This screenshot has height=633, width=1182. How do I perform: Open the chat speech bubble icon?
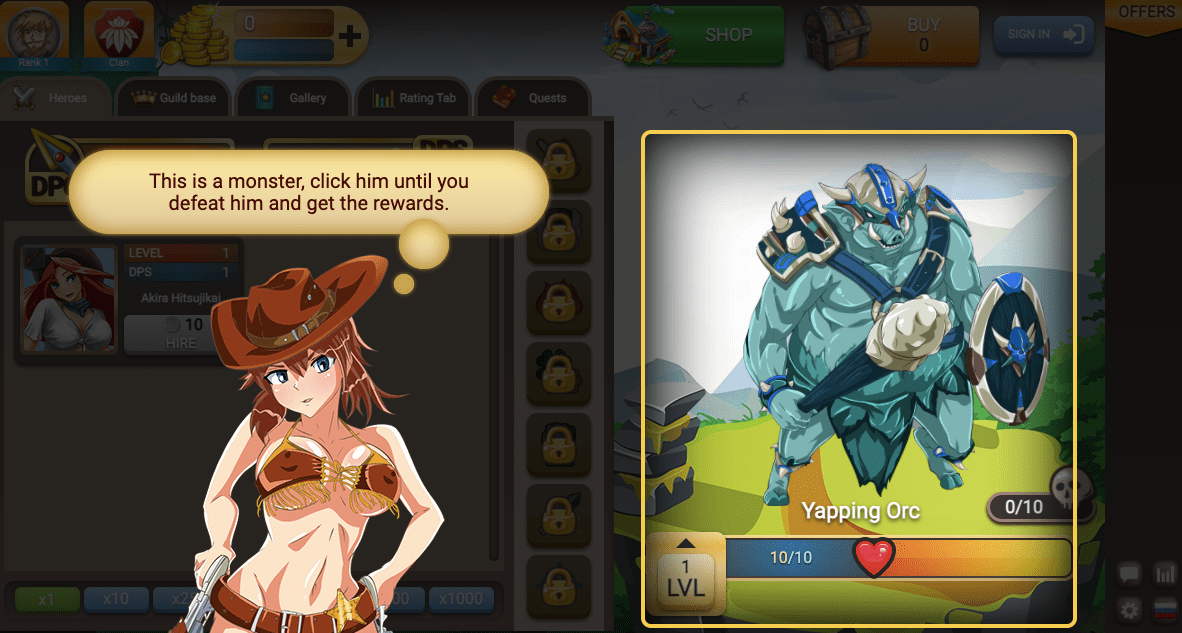click(1129, 574)
